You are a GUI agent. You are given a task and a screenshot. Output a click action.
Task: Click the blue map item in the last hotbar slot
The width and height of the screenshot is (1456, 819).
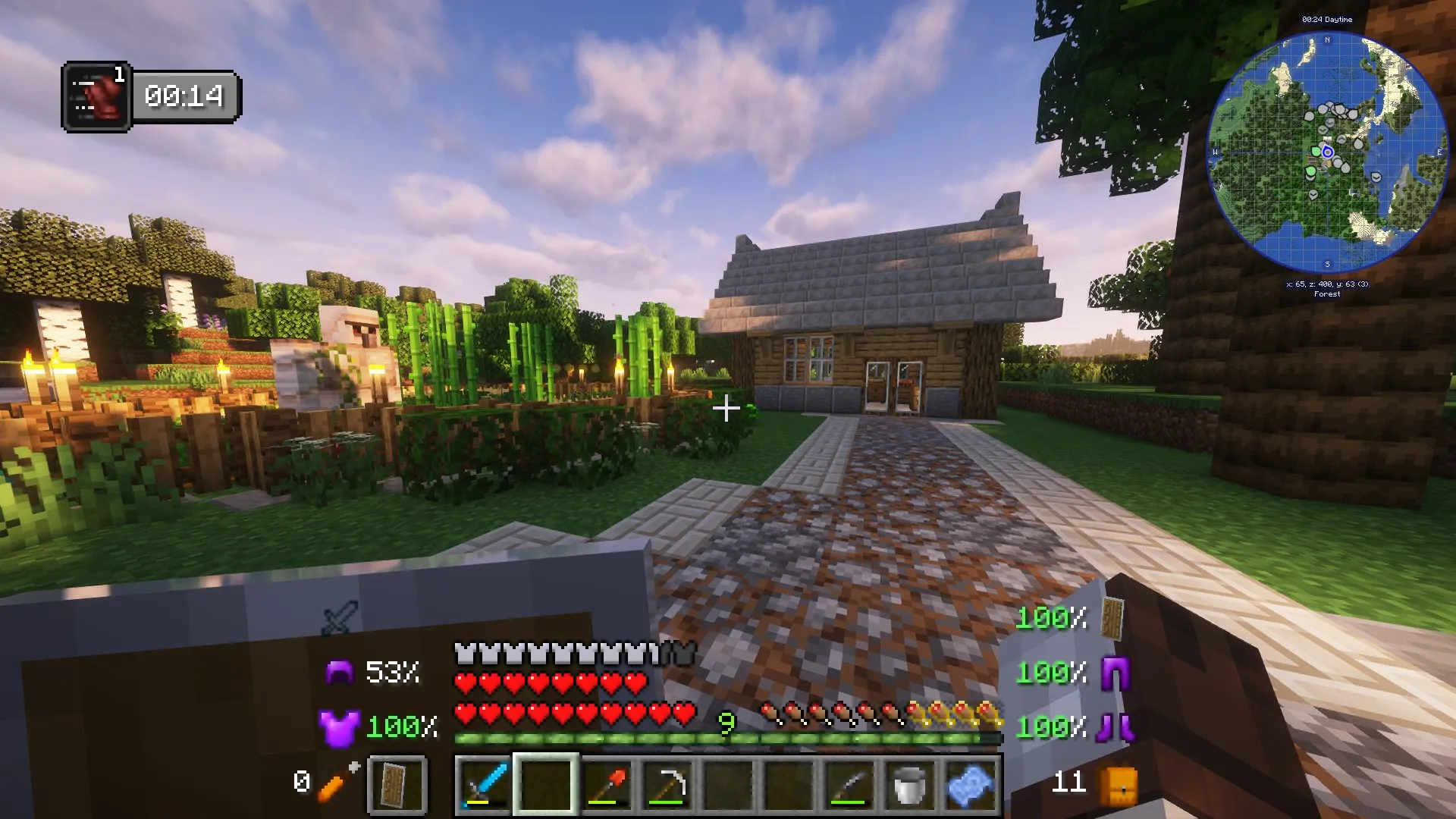point(969,785)
